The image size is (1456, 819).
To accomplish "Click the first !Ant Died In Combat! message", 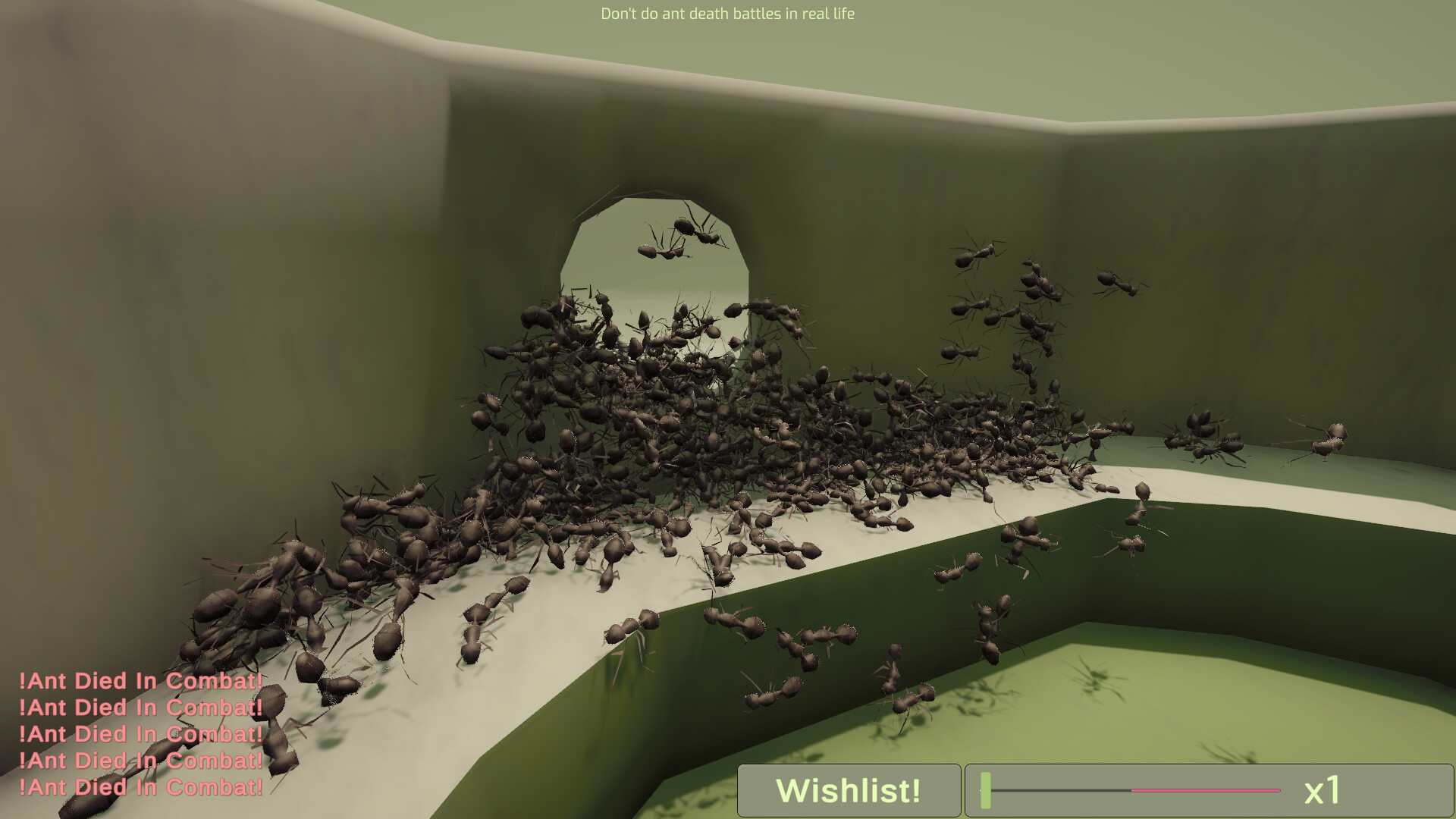I will (141, 682).
